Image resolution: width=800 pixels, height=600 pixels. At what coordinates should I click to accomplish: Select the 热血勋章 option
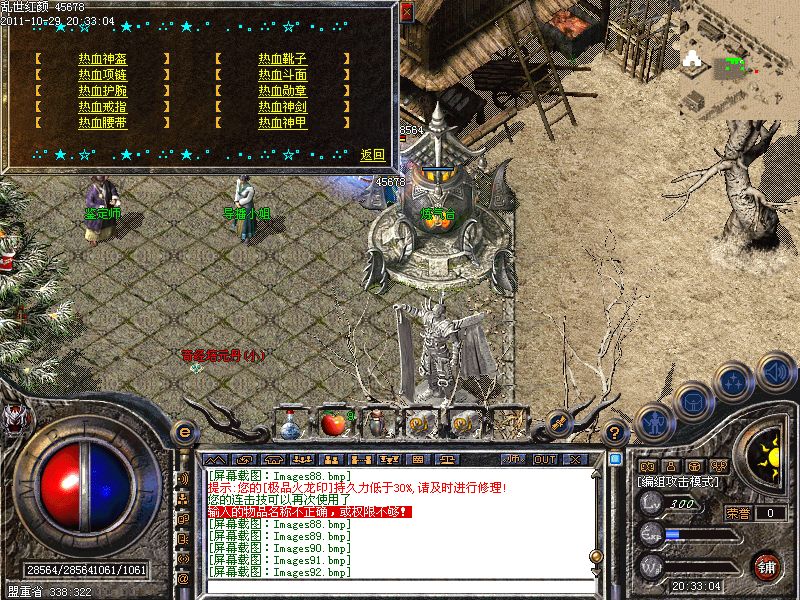[282, 91]
